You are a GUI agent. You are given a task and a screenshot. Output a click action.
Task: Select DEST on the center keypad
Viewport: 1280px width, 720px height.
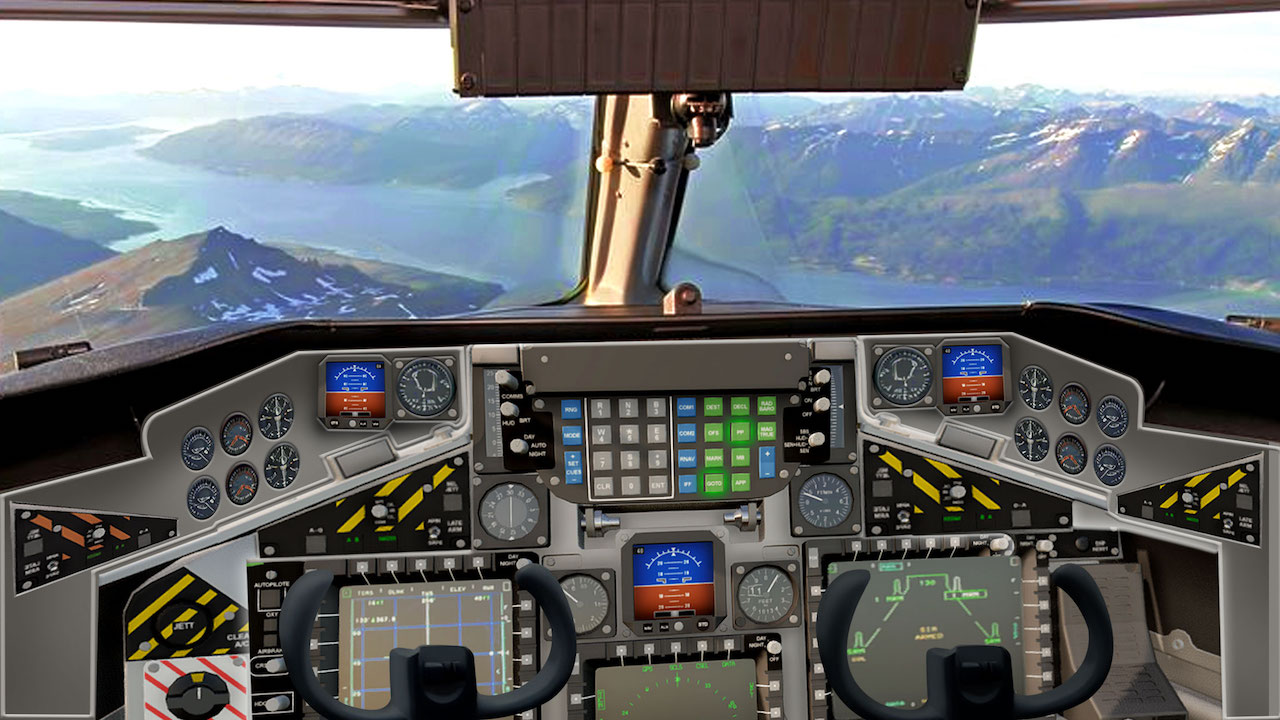(x=714, y=406)
